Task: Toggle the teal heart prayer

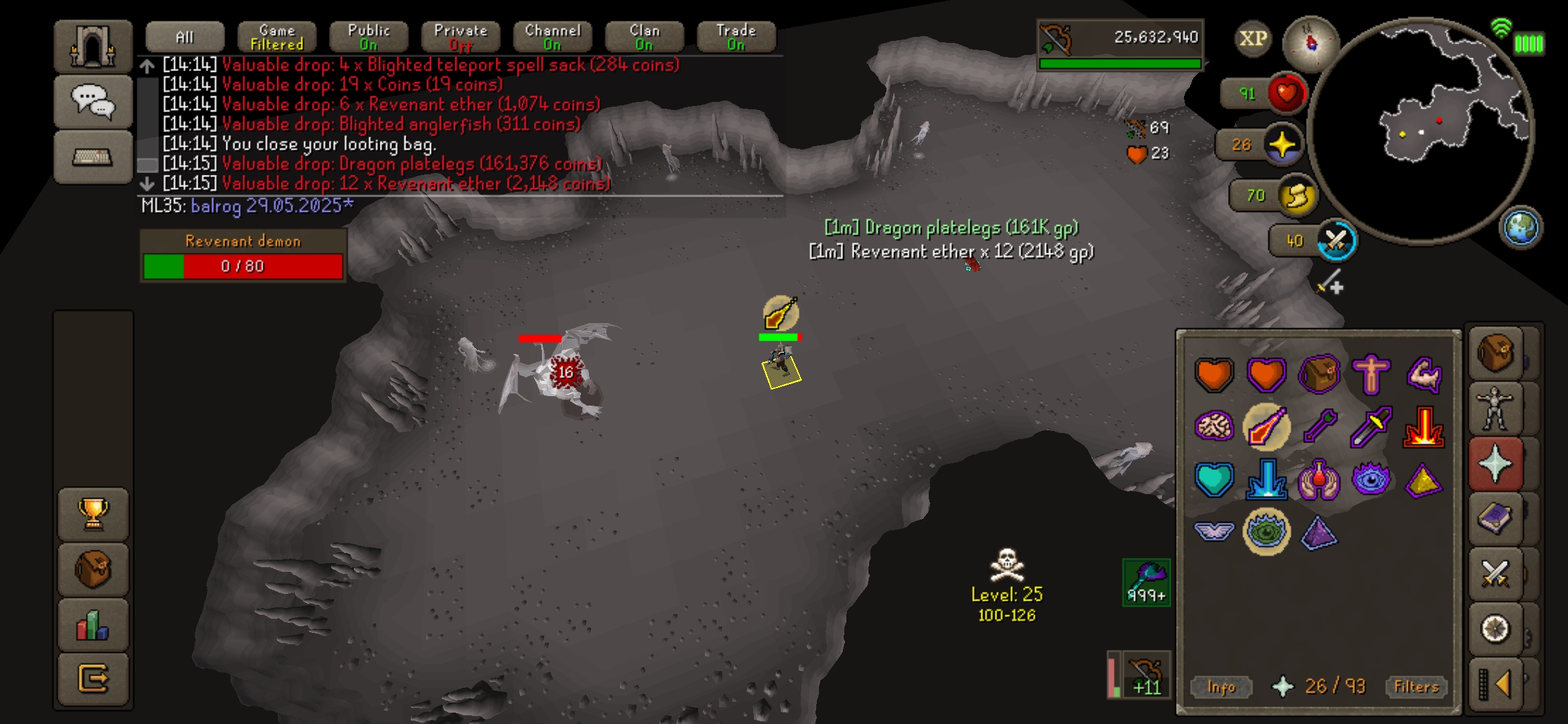Action: (1214, 480)
